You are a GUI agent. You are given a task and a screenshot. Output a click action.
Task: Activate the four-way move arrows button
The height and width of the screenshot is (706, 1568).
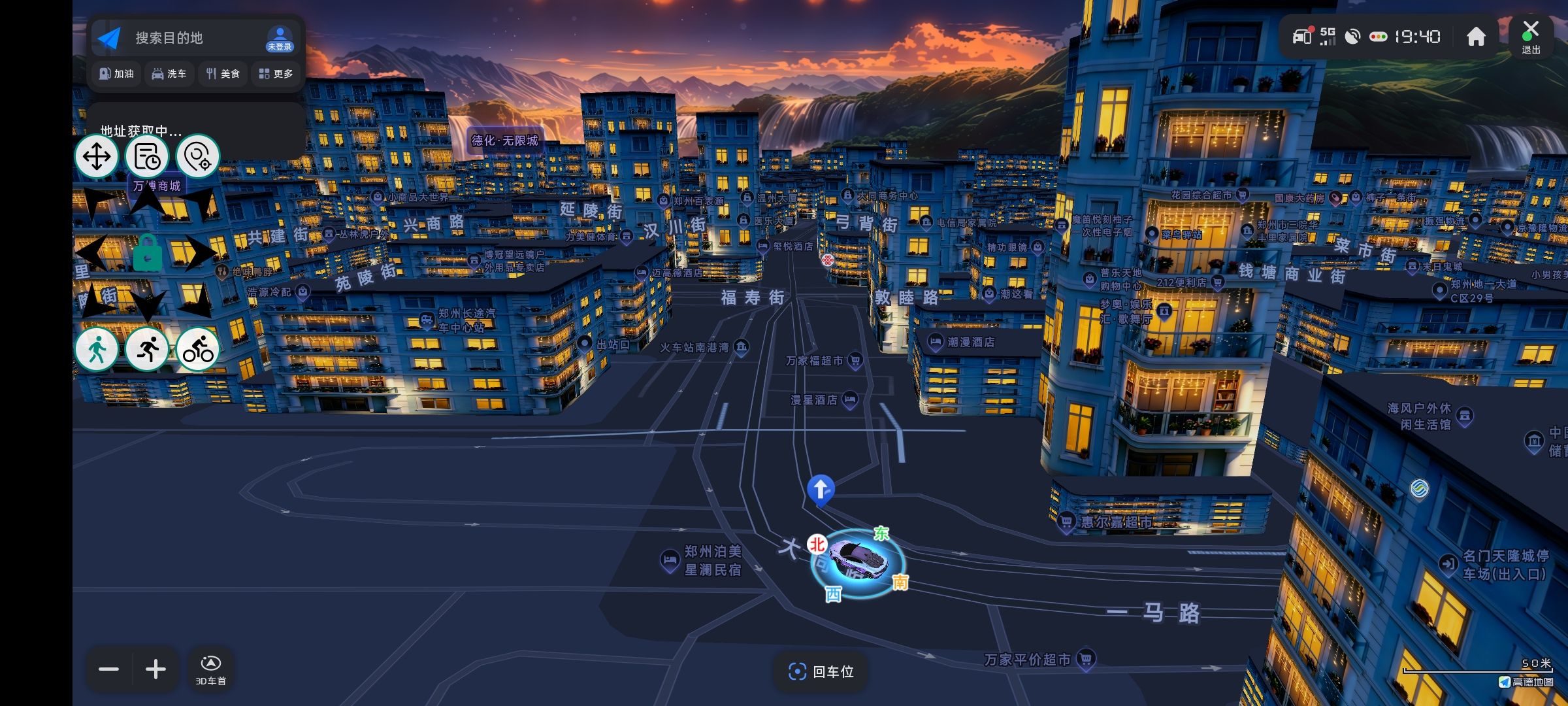pos(97,157)
